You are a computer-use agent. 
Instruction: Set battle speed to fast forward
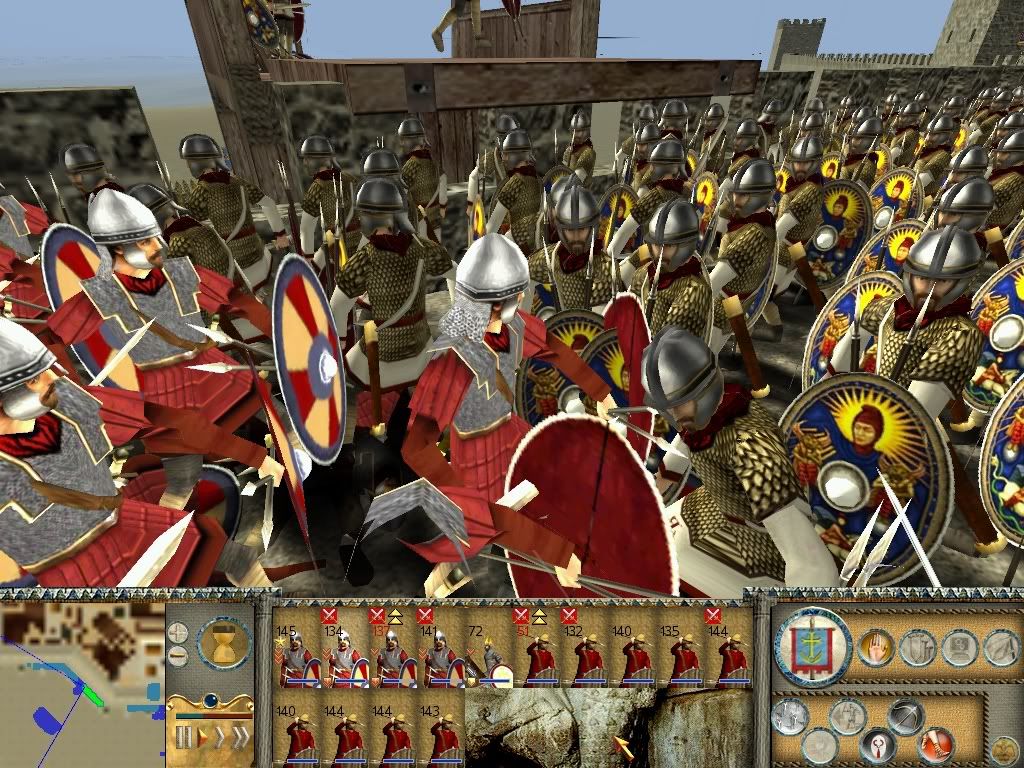click(x=219, y=738)
